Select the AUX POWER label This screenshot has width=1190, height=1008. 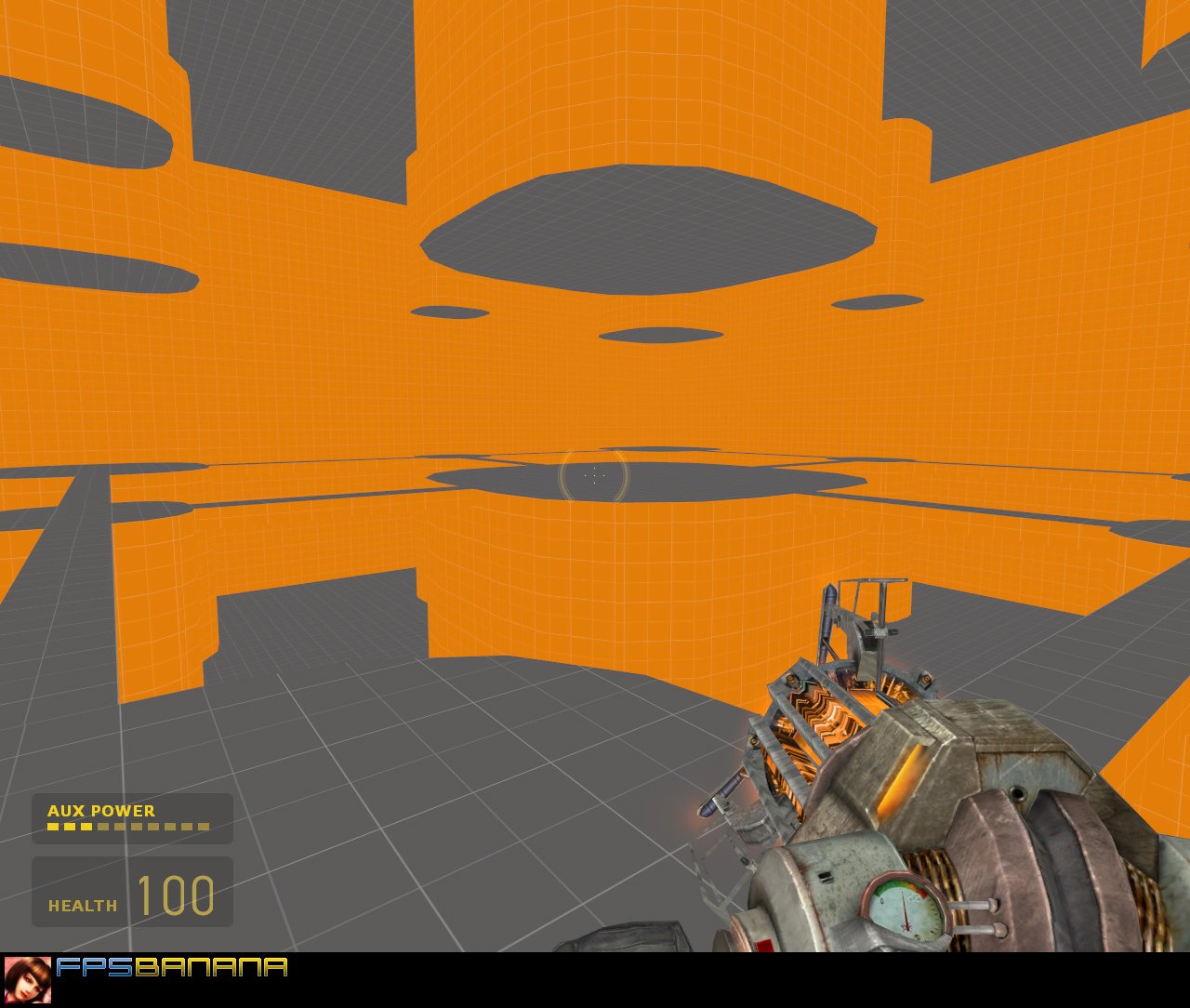(100, 811)
